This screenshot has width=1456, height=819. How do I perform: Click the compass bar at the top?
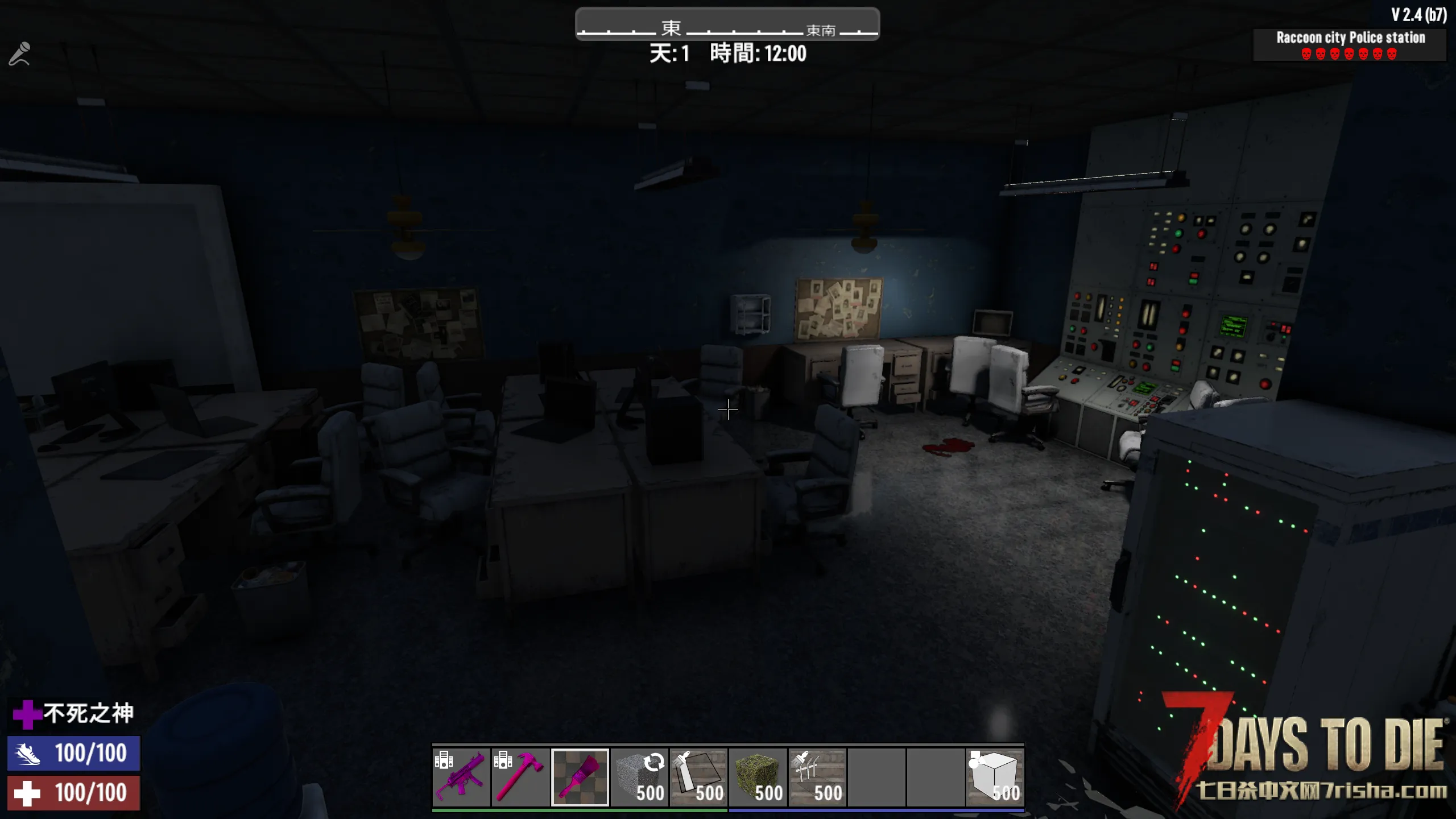pos(727,24)
